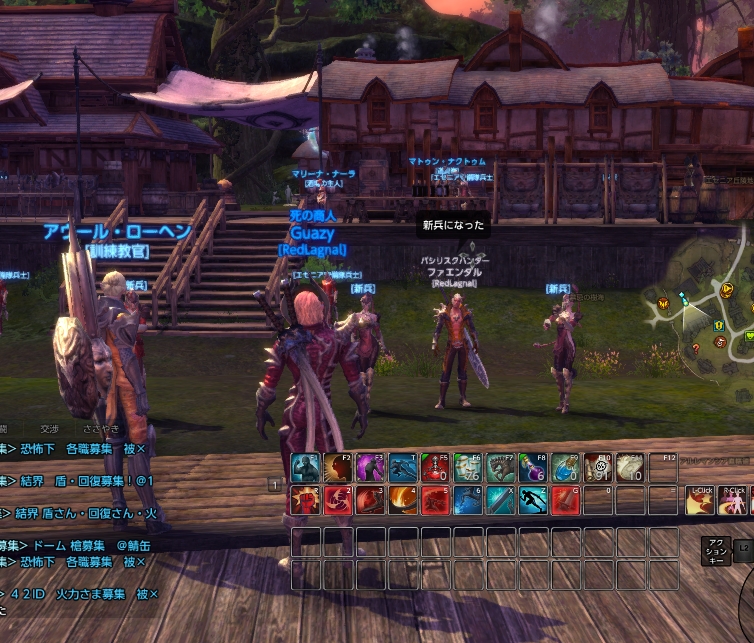Select the L-Click attack skill slot
Image resolution: width=754 pixels, height=643 pixels.
coord(701,500)
